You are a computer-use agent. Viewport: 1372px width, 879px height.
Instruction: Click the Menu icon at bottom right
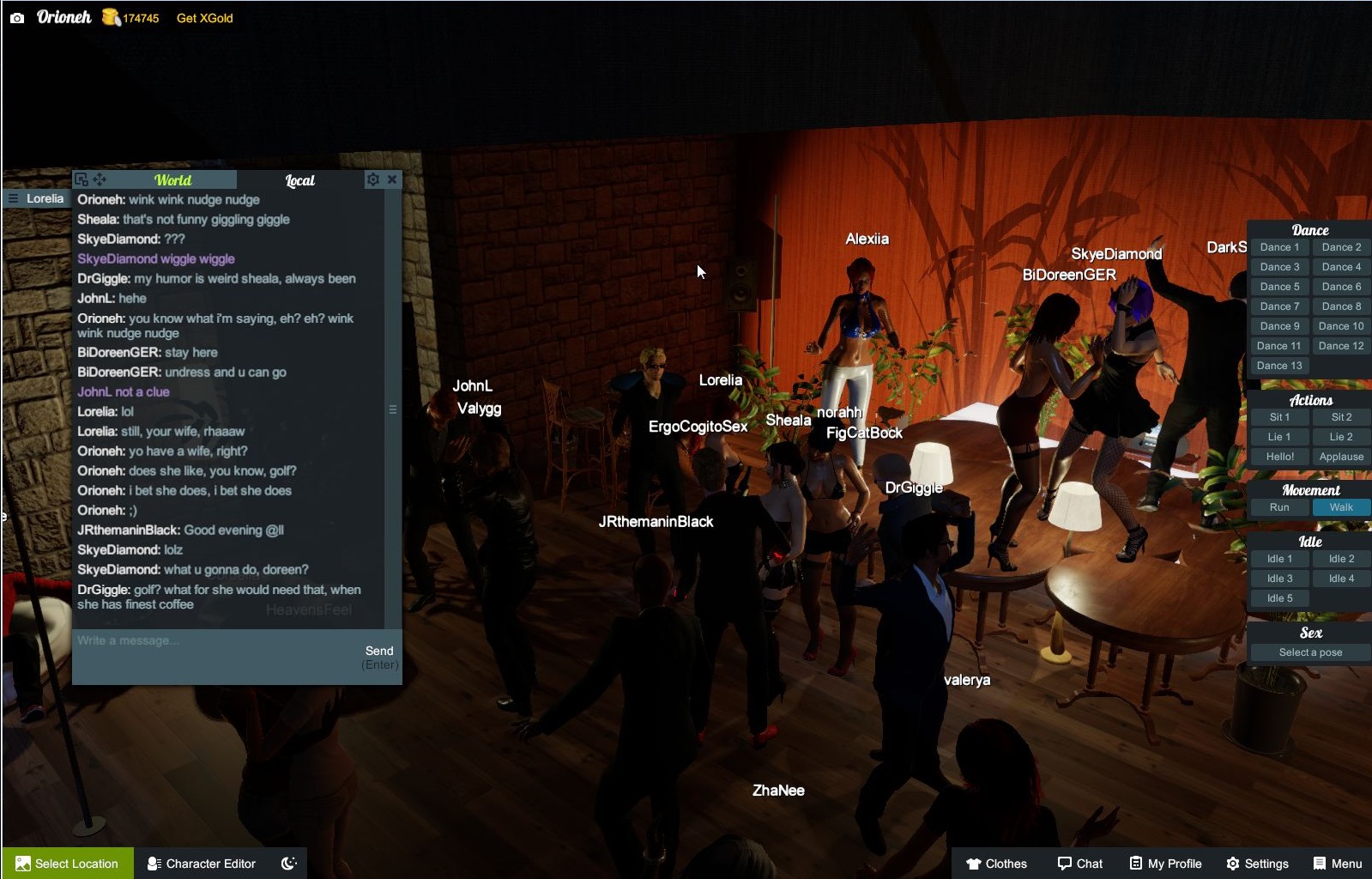click(x=1319, y=864)
